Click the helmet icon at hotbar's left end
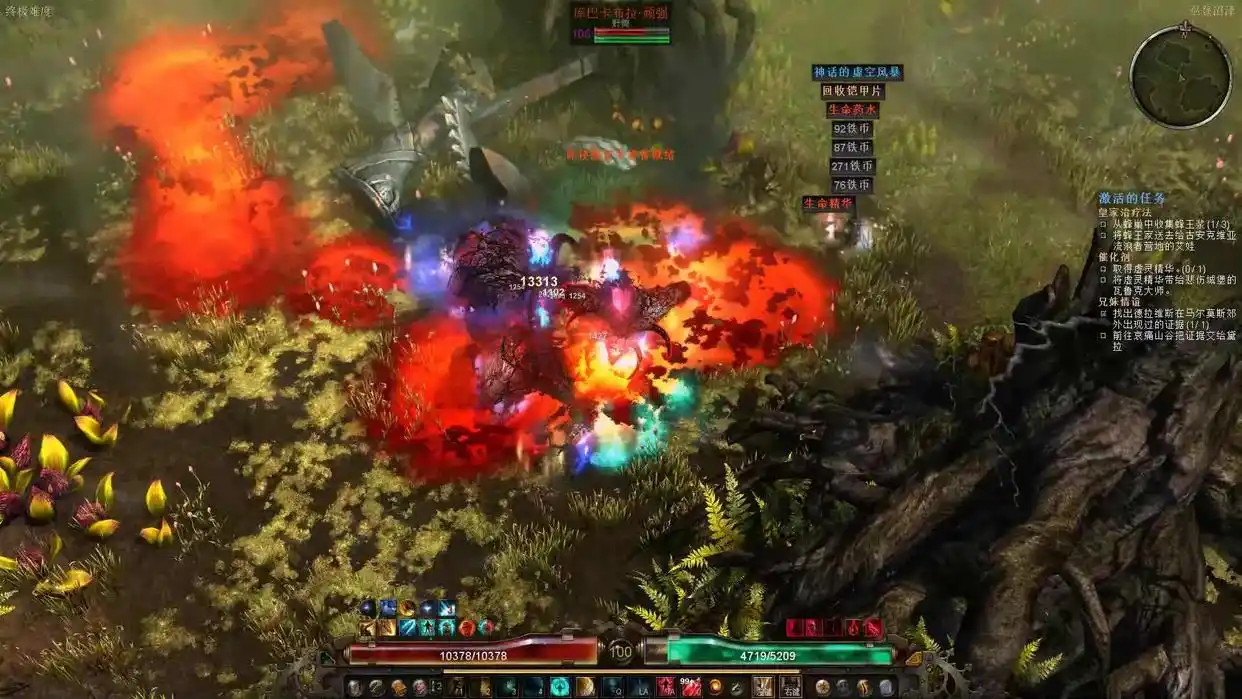 354,687
